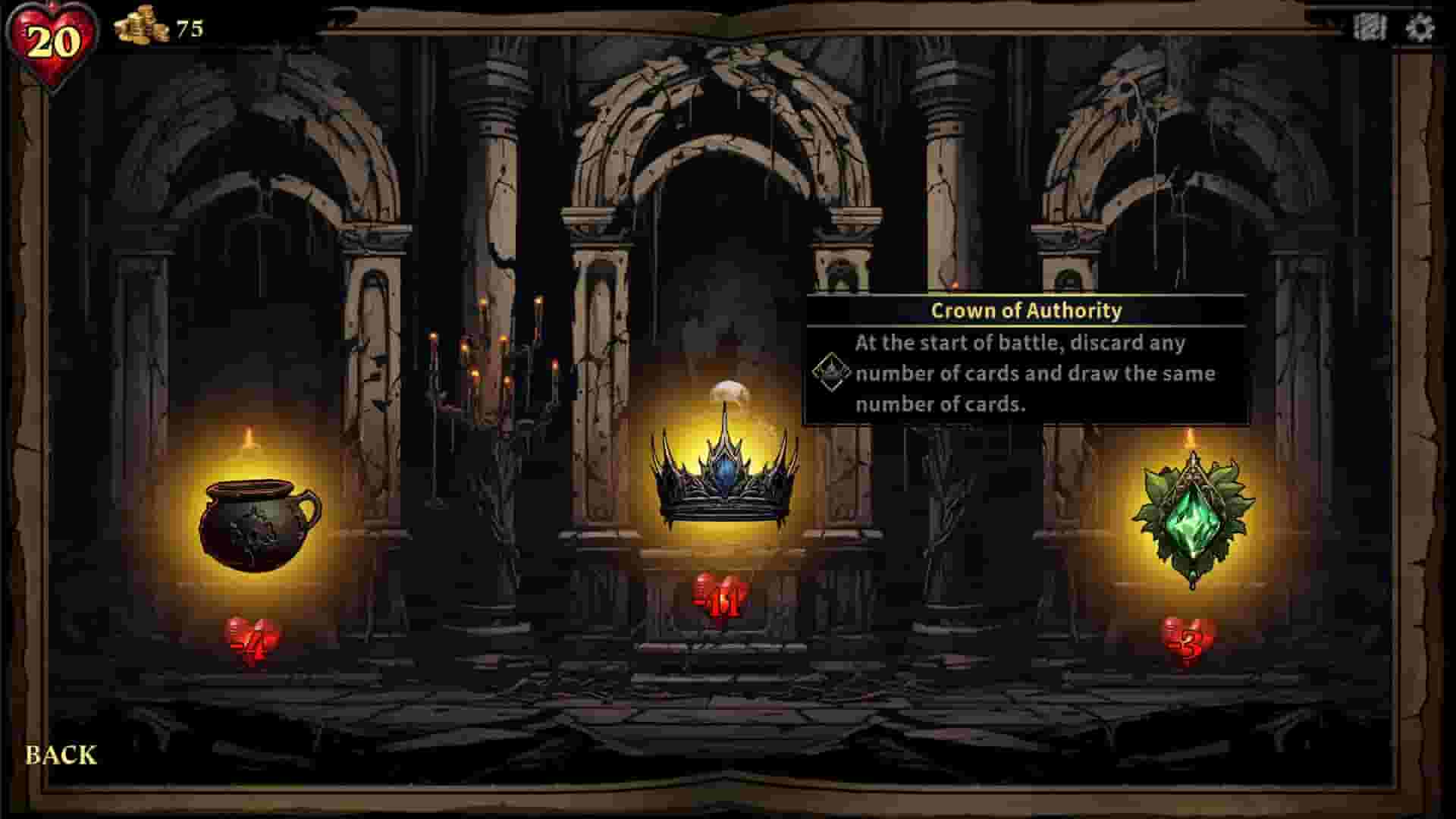
Task: Click the Crown of Authority tooltip title
Action: [x=1026, y=310]
